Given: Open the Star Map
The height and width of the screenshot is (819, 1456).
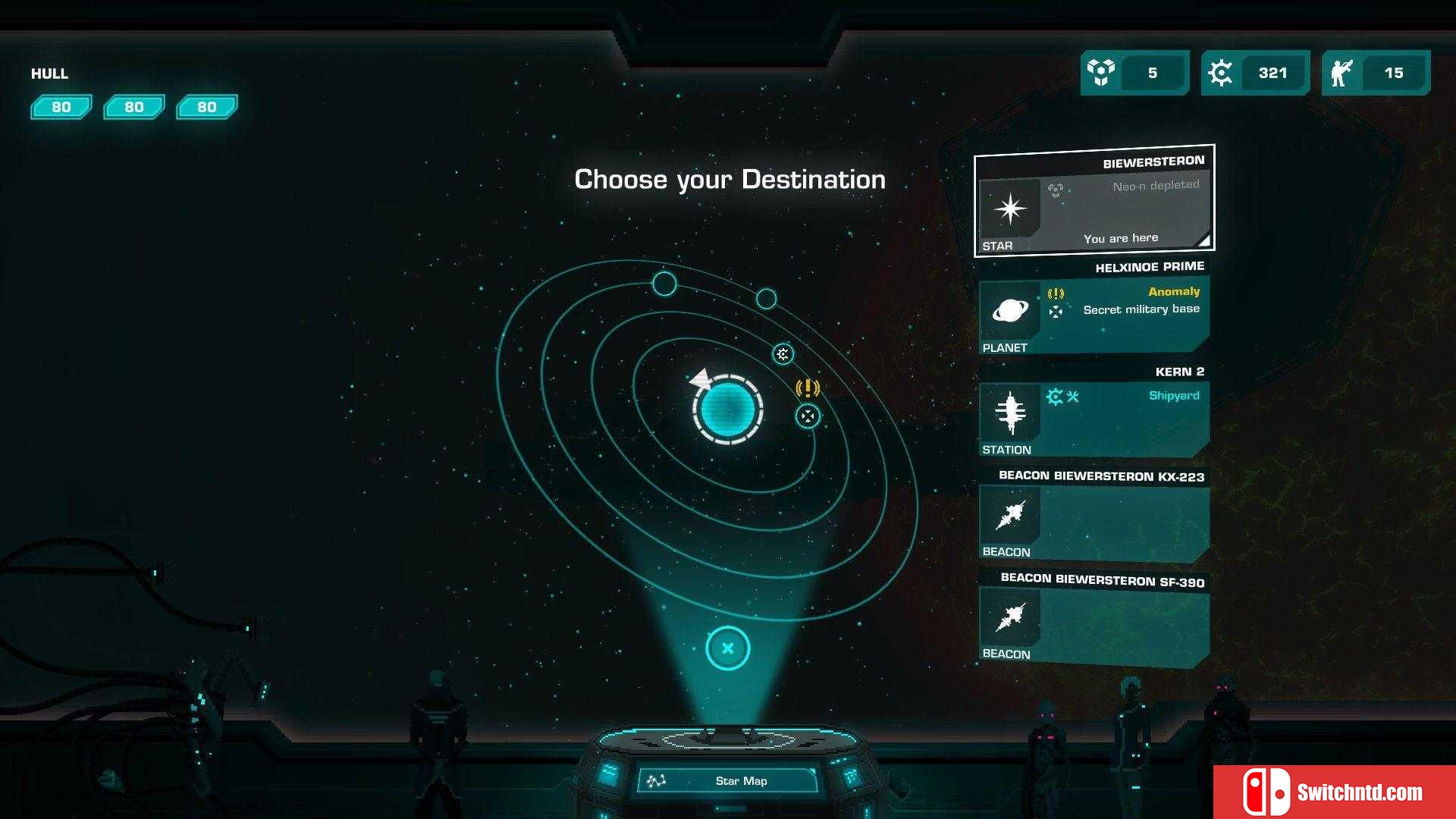Looking at the screenshot, I should pos(728,780).
